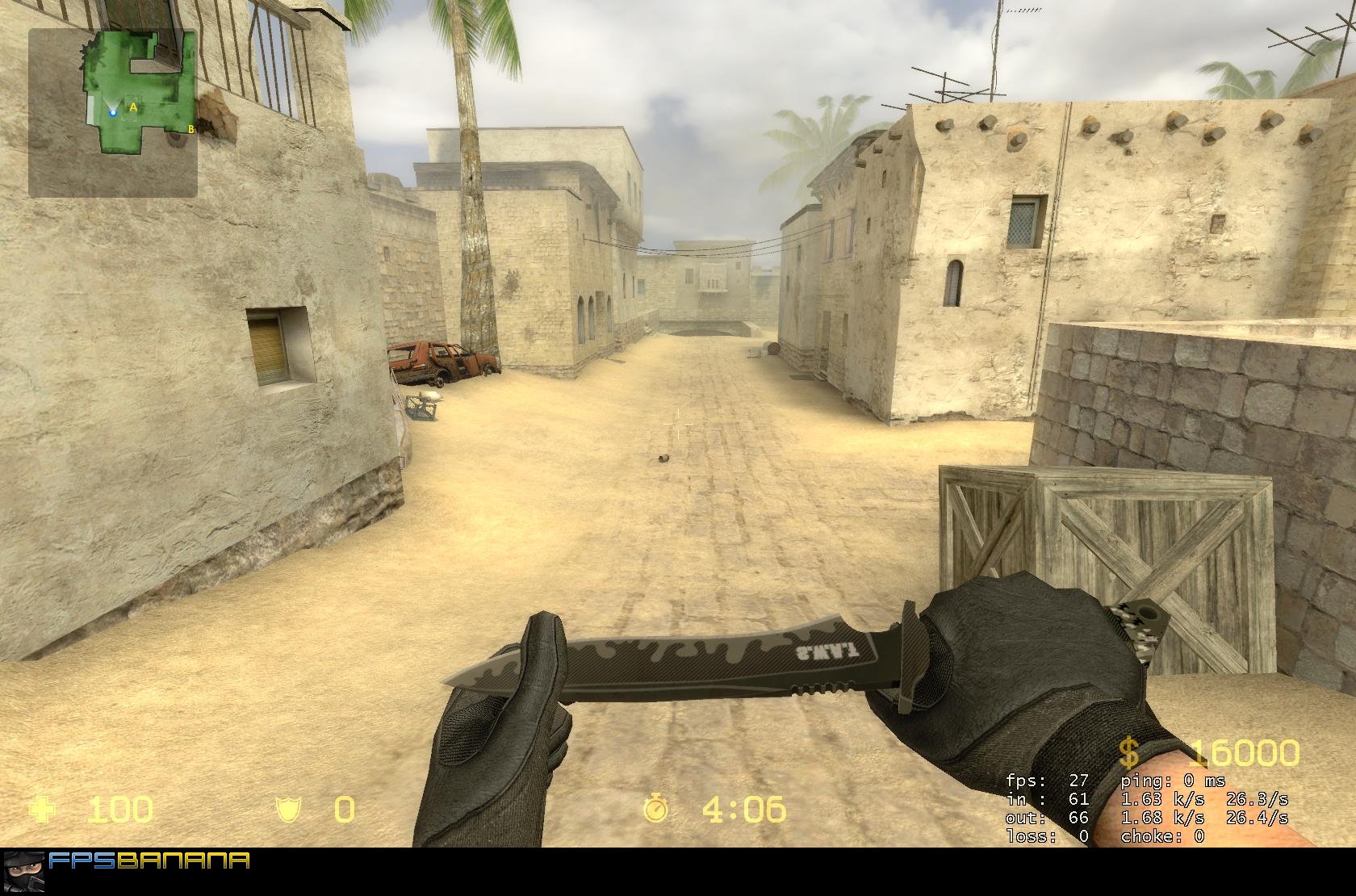Image resolution: width=1356 pixels, height=896 pixels.
Task: Click the armor value showing 0
Action: point(341,809)
